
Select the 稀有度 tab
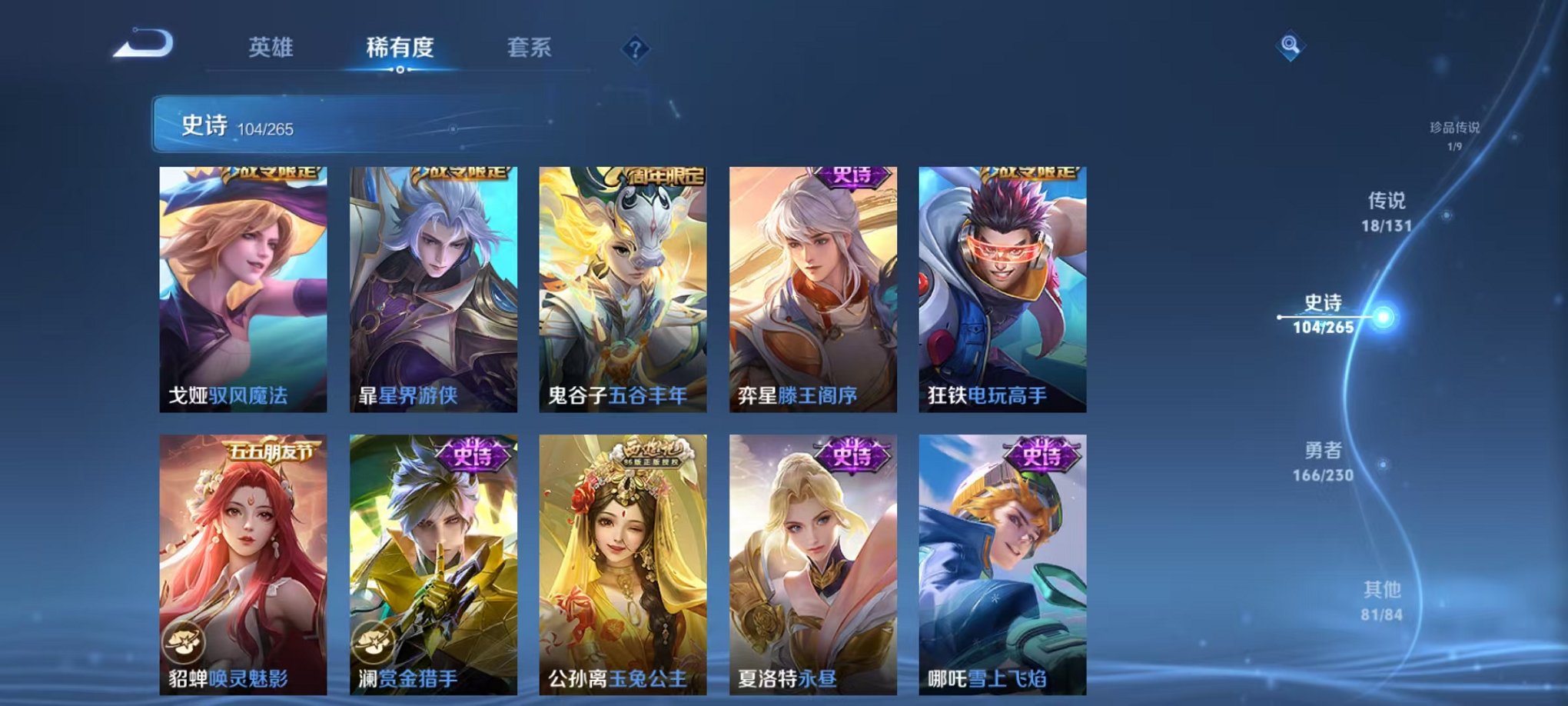click(399, 47)
